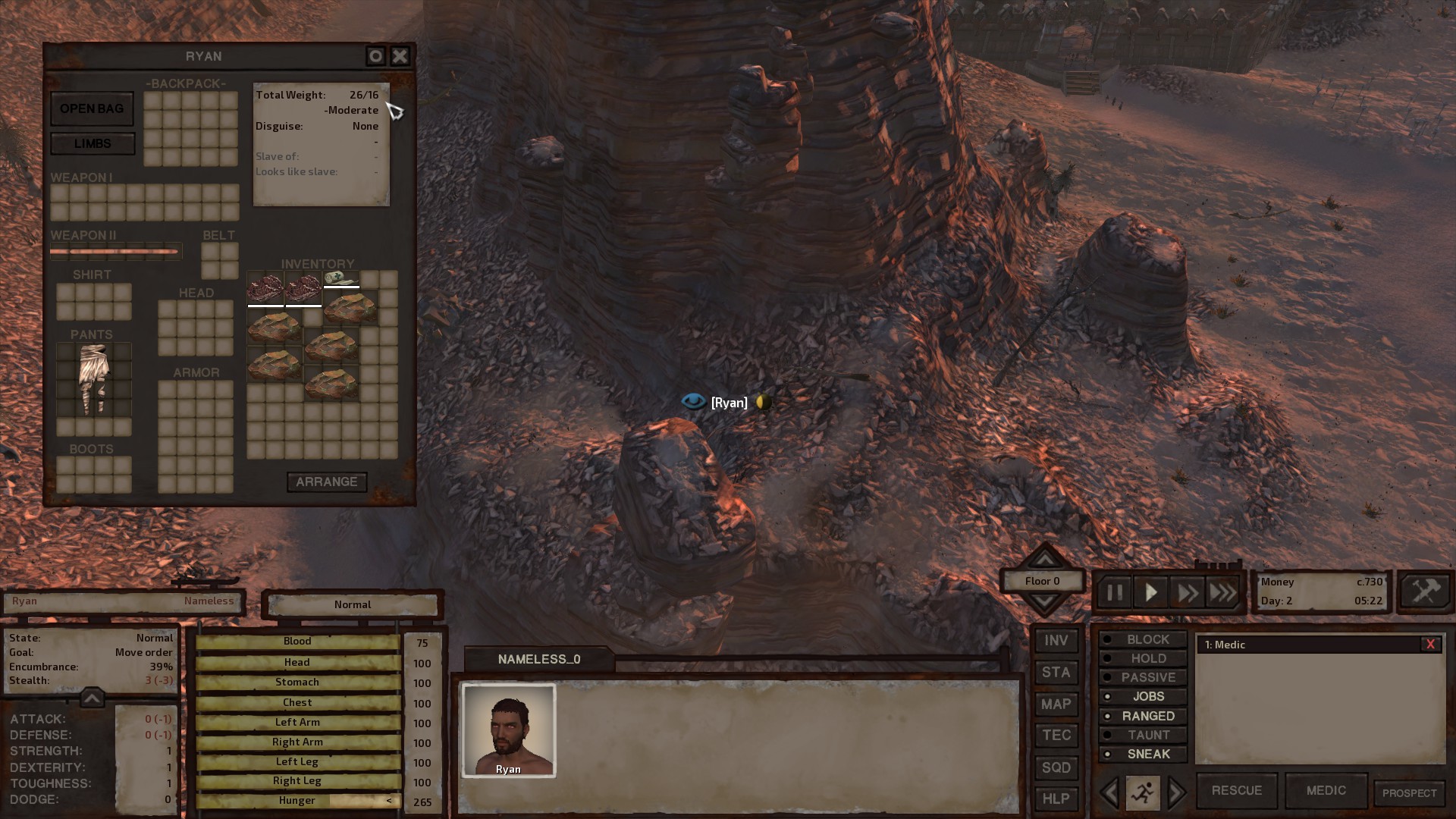
Task: Open the INV inventory panel
Action: (1056, 640)
